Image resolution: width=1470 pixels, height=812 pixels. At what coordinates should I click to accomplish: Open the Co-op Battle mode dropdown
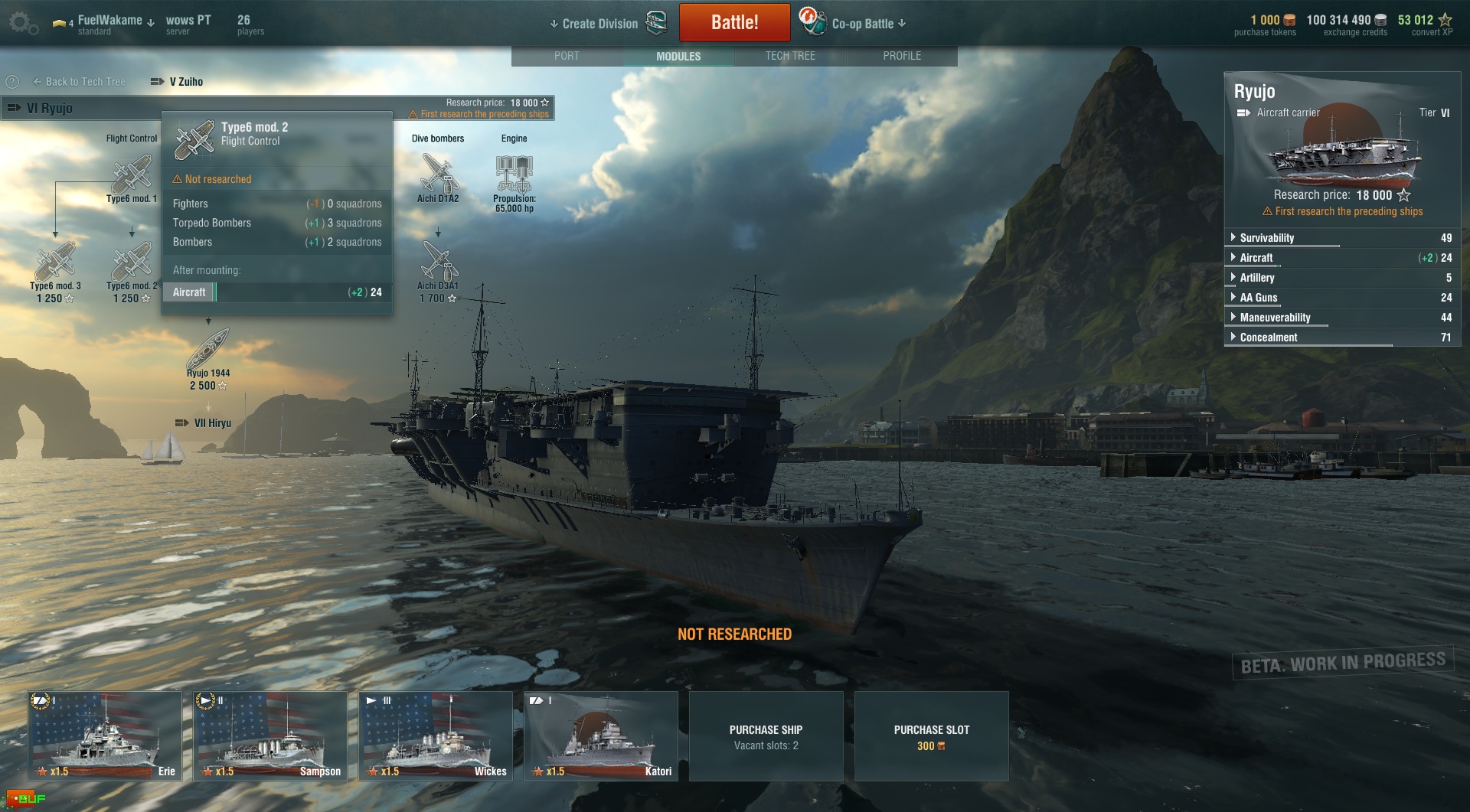tap(868, 24)
